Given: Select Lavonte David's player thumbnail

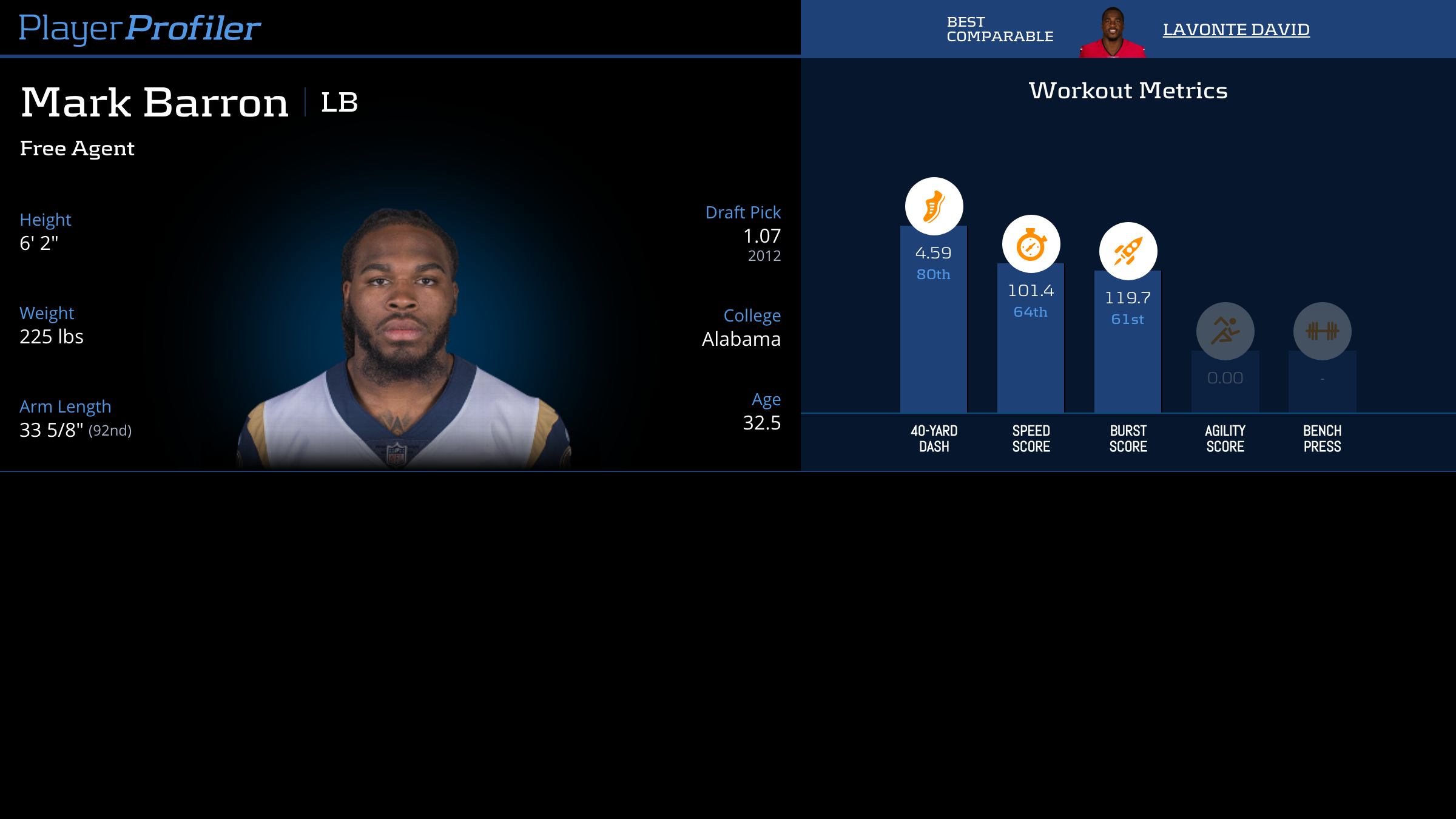Looking at the screenshot, I should [x=1112, y=33].
